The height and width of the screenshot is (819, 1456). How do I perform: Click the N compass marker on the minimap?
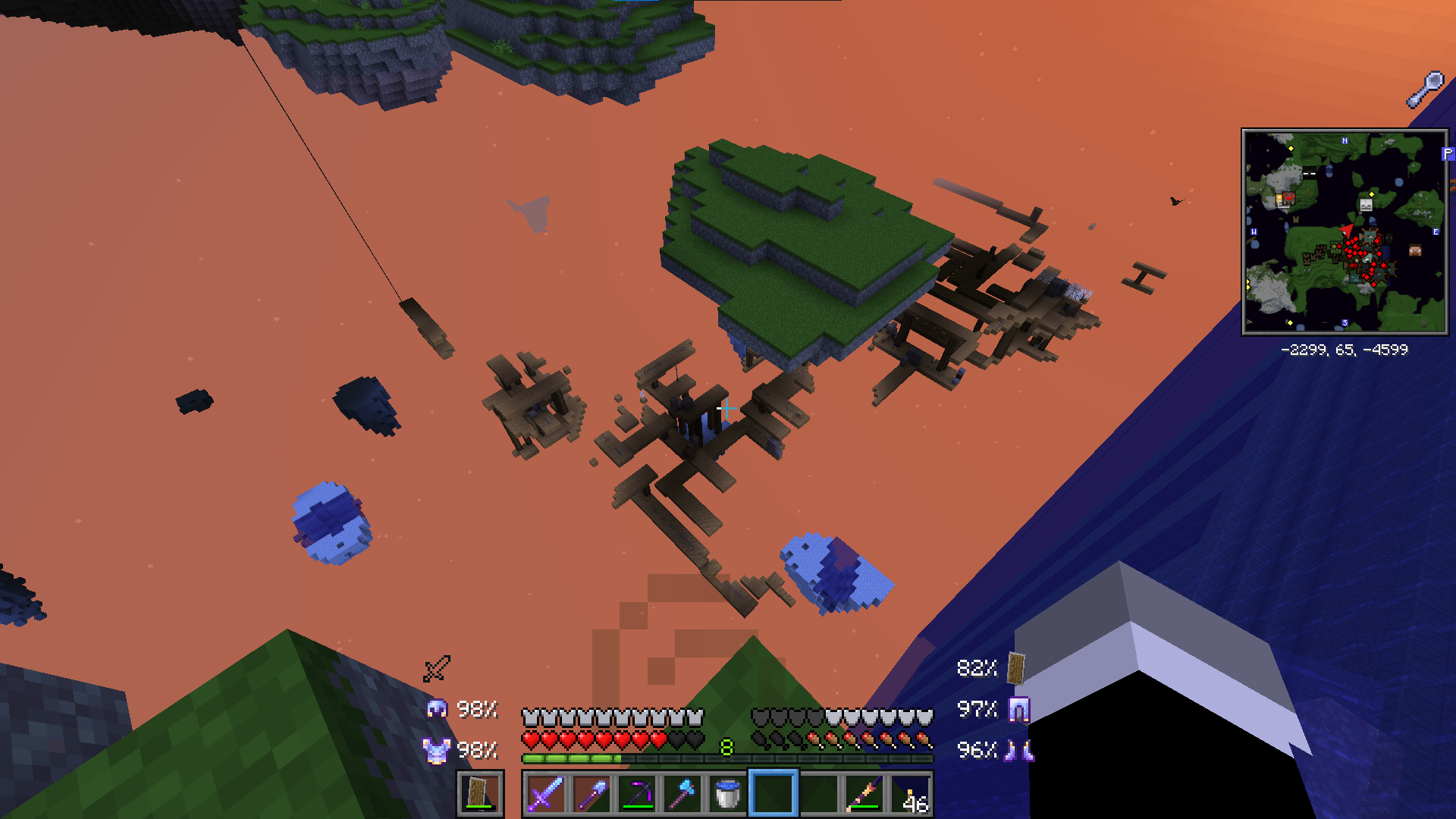(x=1345, y=140)
